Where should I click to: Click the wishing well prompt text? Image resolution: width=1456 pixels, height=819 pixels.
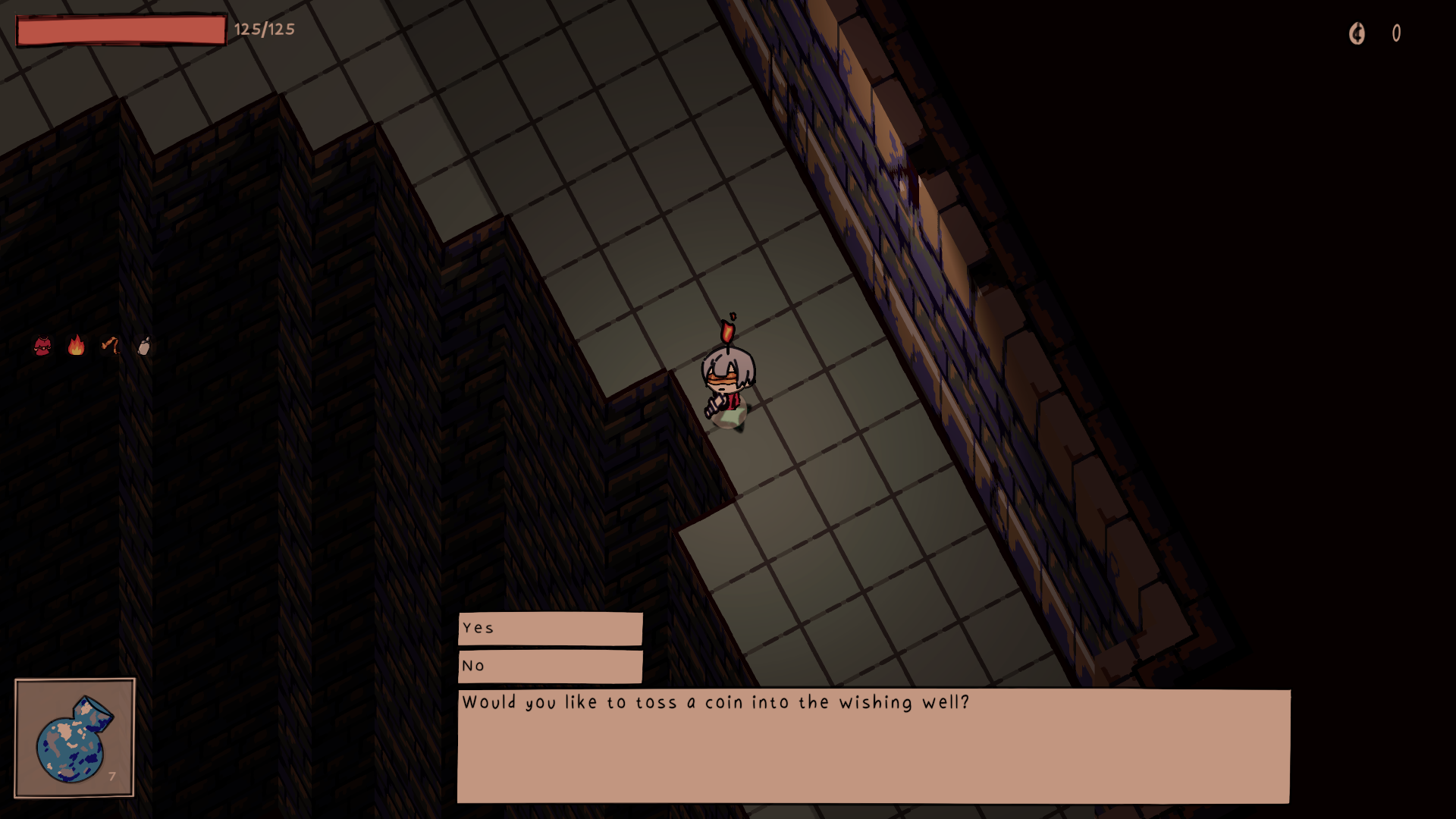[716, 703]
